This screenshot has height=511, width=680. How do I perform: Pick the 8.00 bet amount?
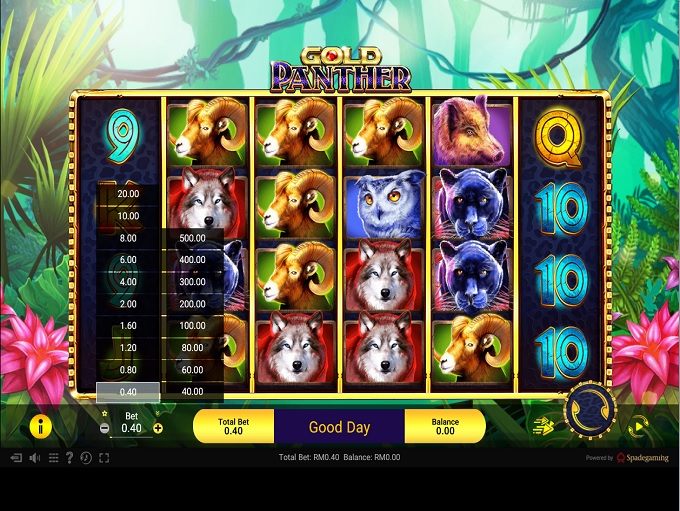click(128, 238)
